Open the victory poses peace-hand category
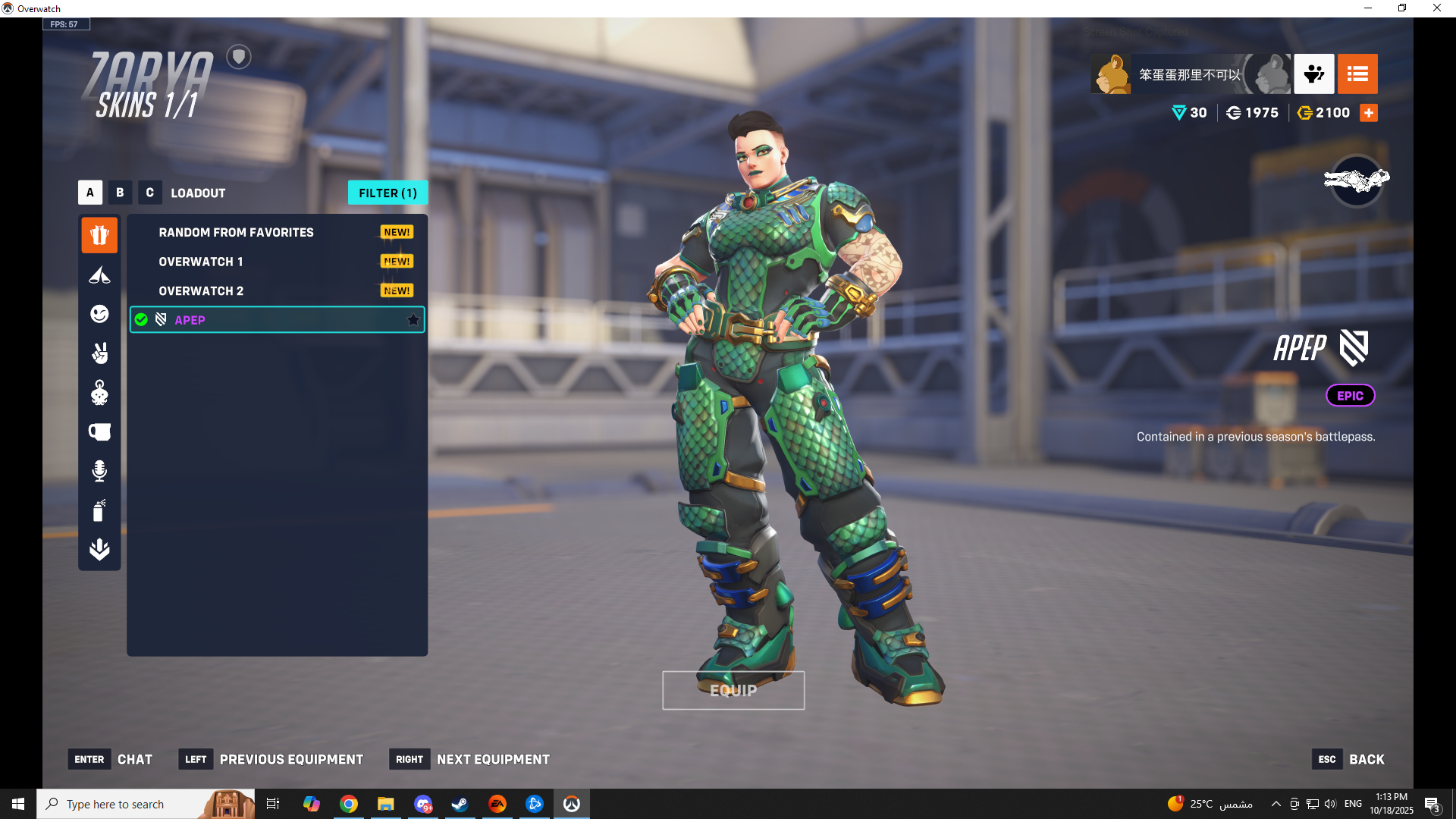1456x819 pixels. pos(99,353)
